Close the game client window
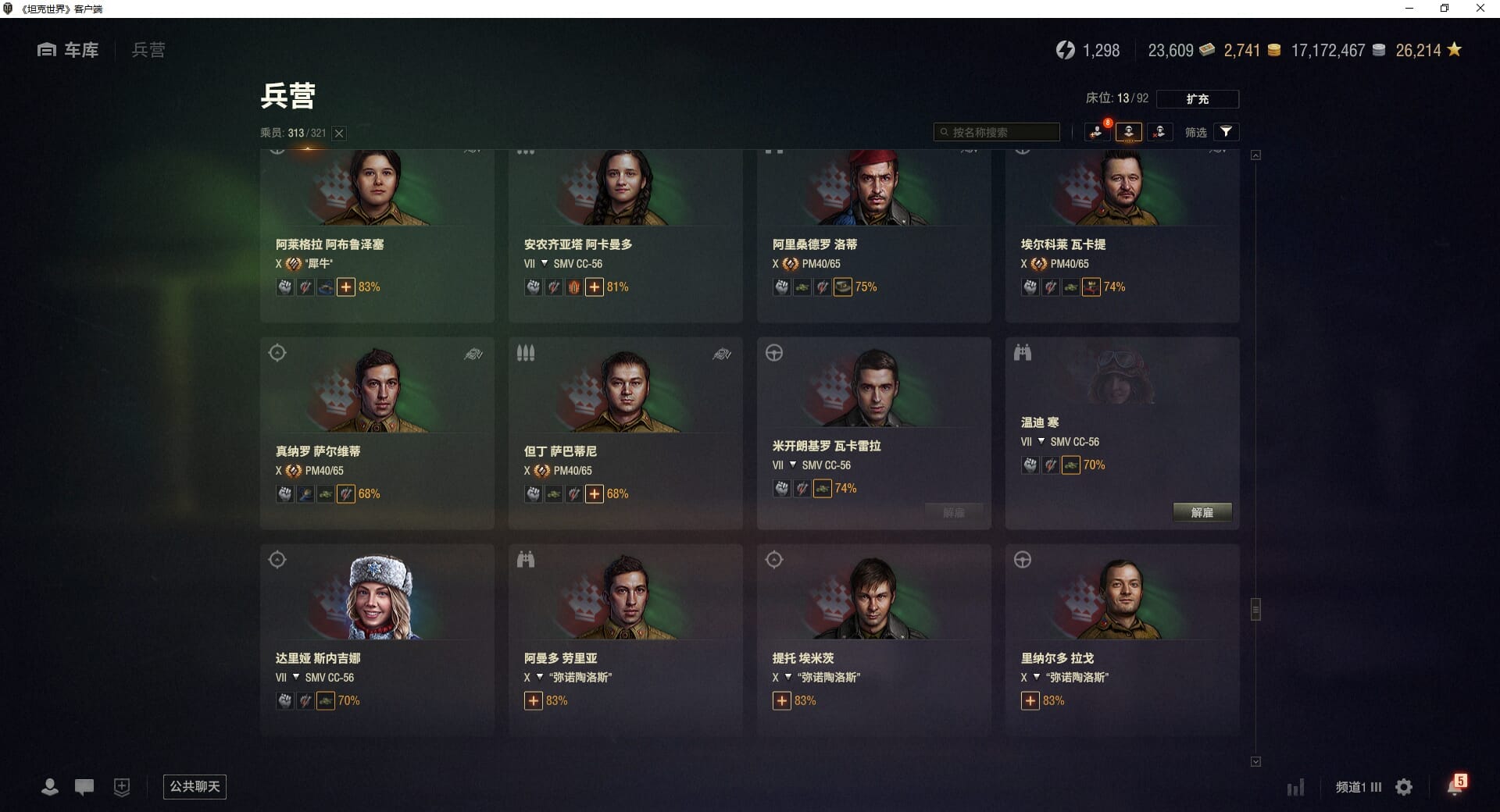The image size is (1500, 812). [1480, 9]
